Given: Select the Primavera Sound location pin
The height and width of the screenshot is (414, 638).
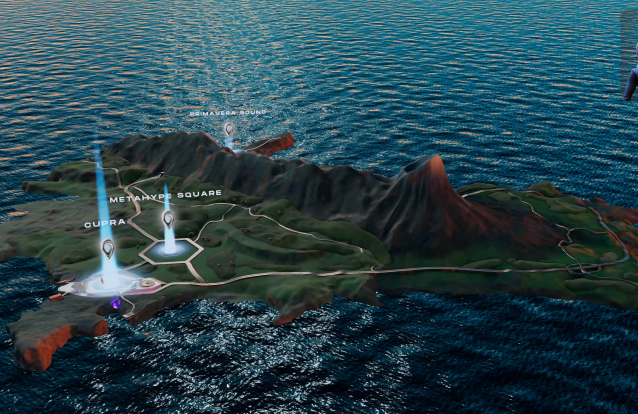Looking at the screenshot, I should pyautogui.click(x=229, y=128).
